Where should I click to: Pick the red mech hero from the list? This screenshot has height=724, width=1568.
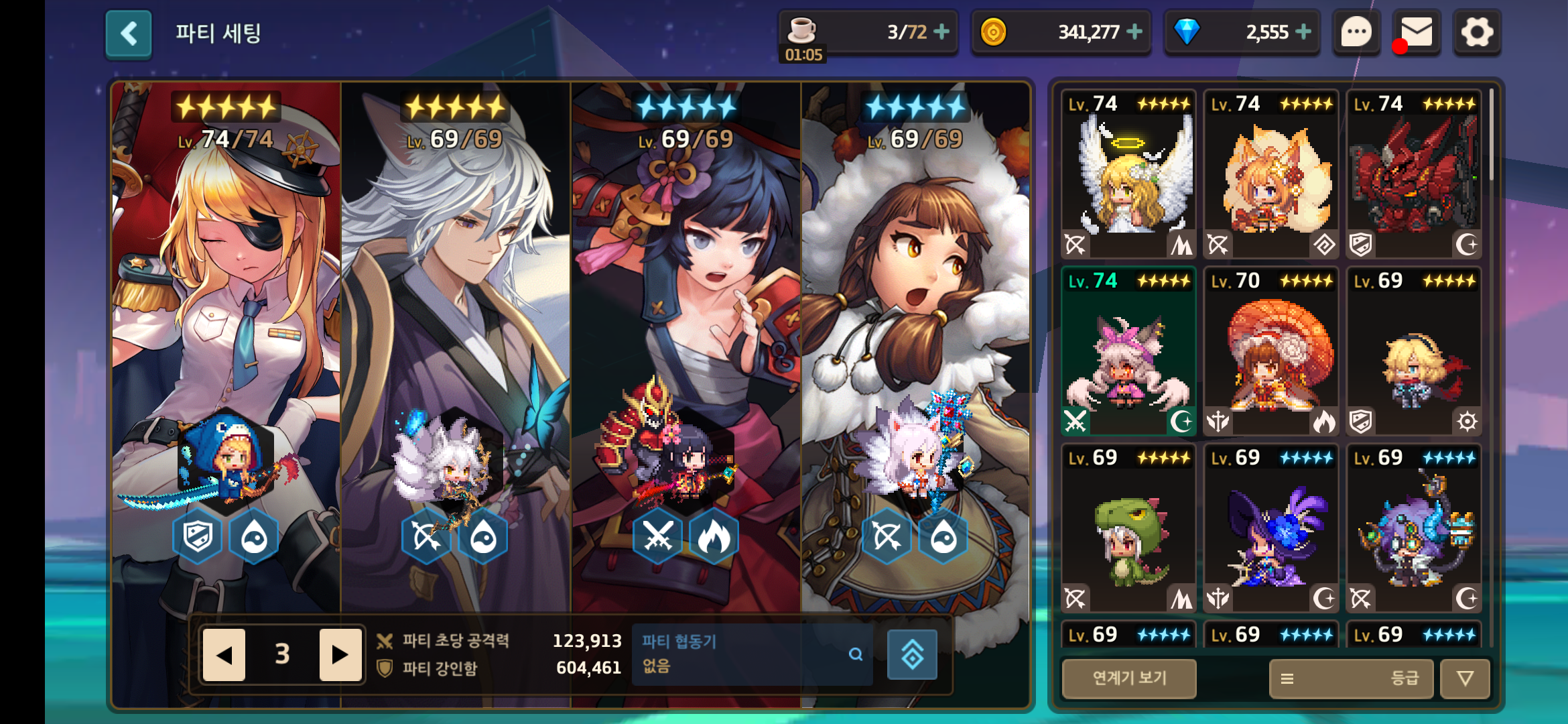pyautogui.click(x=1414, y=174)
